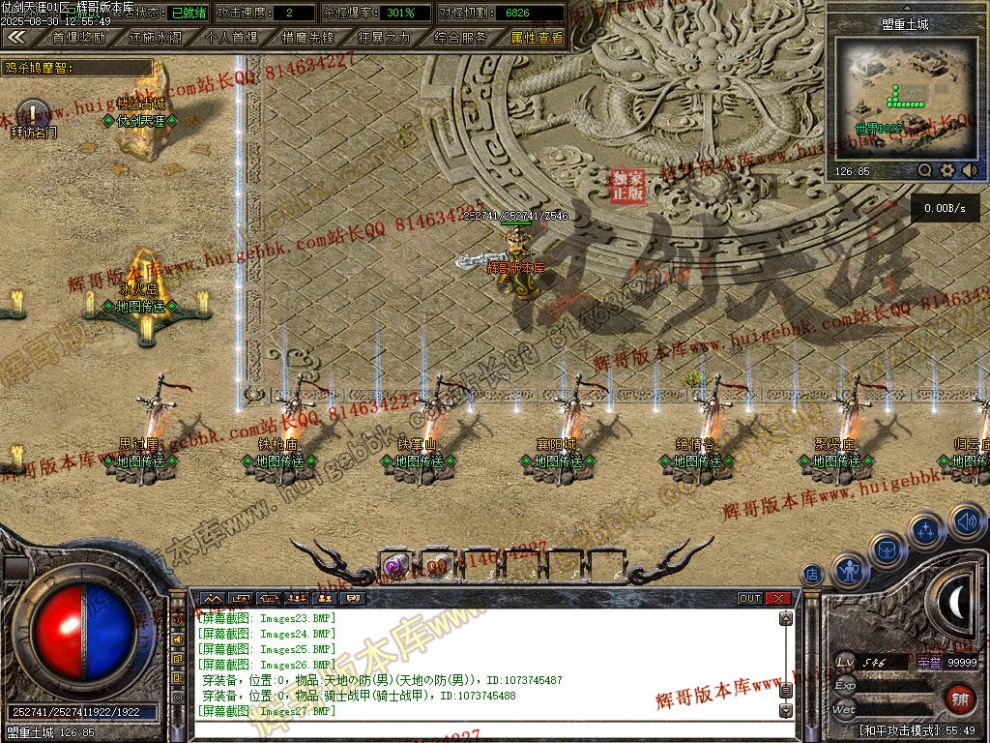Viewport: 990px width, 743px height.
Task: Open the 还施水阁 menu button
Action: tap(155, 37)
